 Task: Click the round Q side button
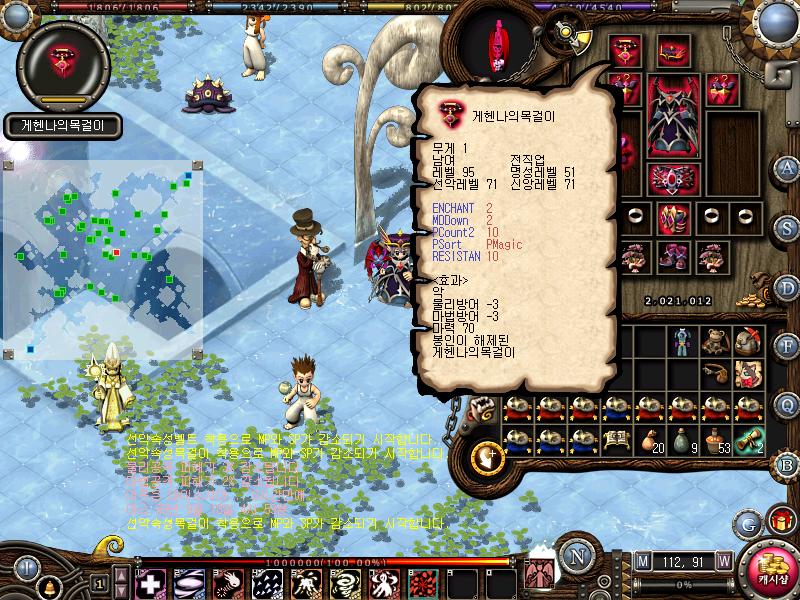(x=788, y=404)
